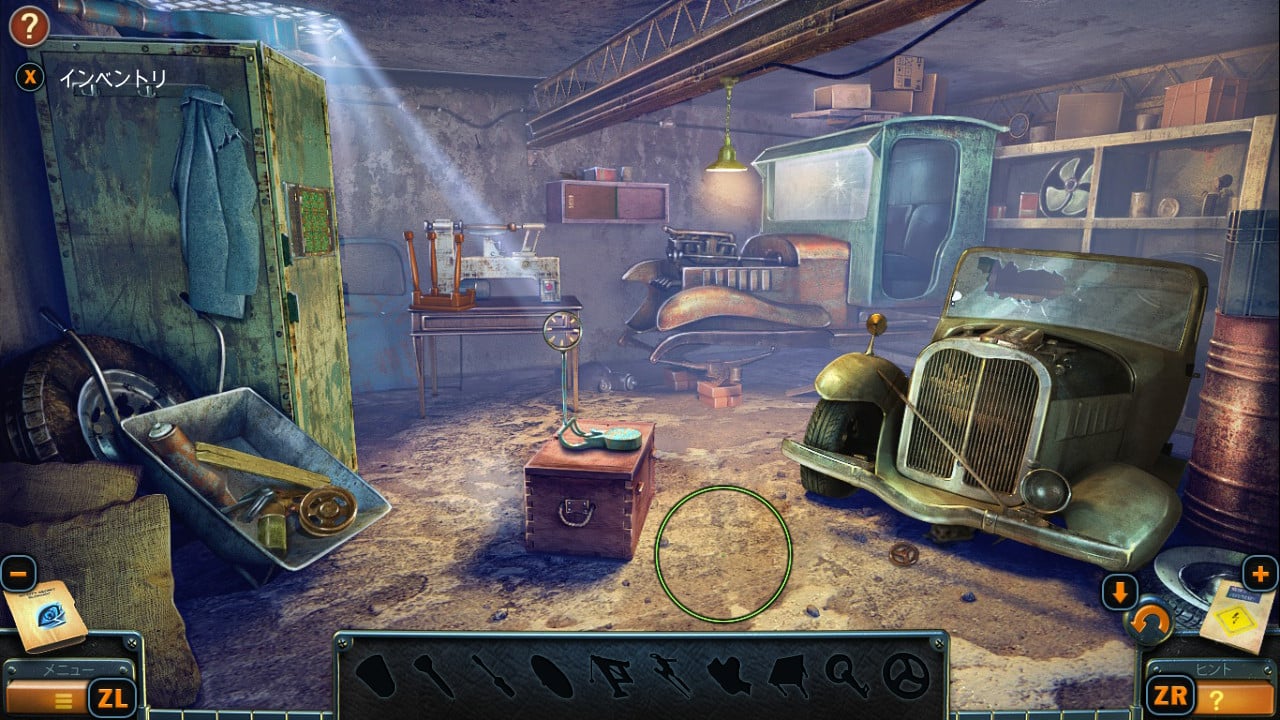Select the key silhouette in the item bar

click(x=846, y=676)
